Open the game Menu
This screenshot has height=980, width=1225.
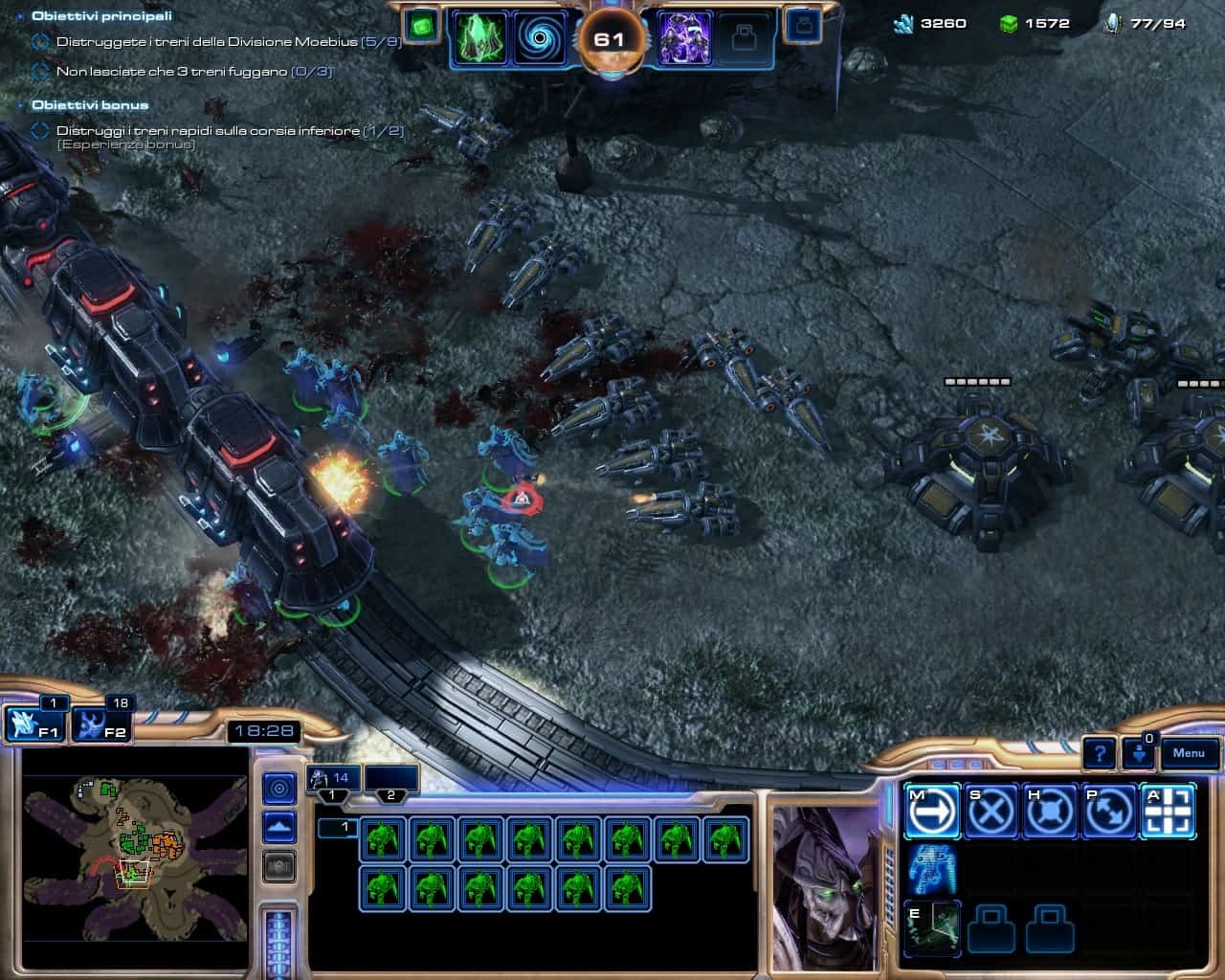[1189, 753]
